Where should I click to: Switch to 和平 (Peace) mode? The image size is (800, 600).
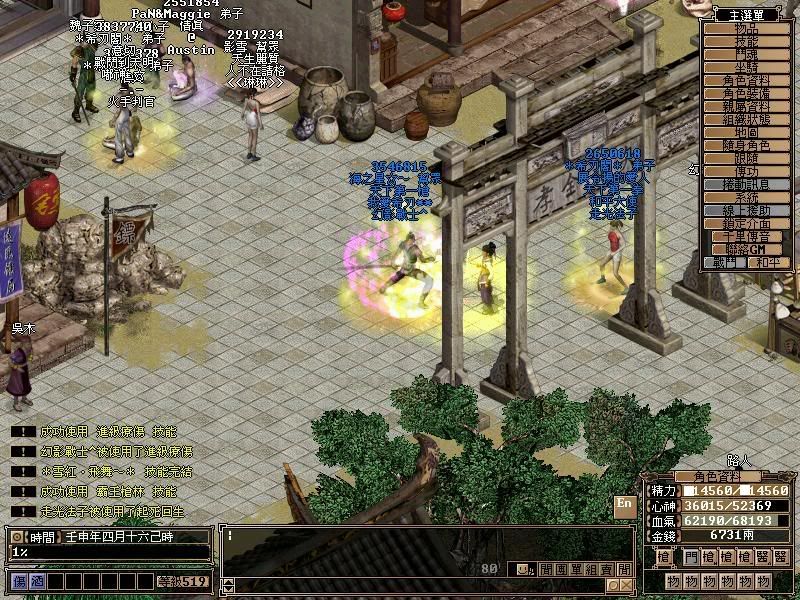[767, 262]
